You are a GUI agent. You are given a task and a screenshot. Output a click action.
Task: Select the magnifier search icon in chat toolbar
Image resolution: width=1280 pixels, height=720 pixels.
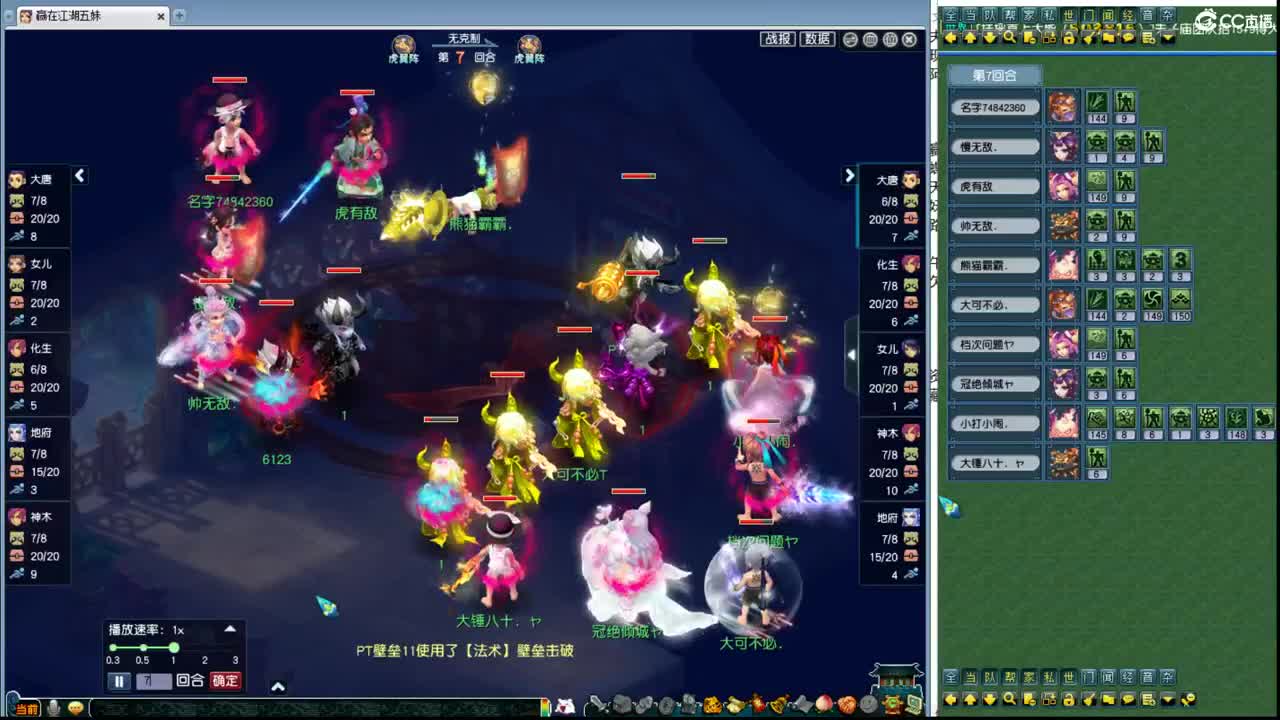pos(1008,37)
